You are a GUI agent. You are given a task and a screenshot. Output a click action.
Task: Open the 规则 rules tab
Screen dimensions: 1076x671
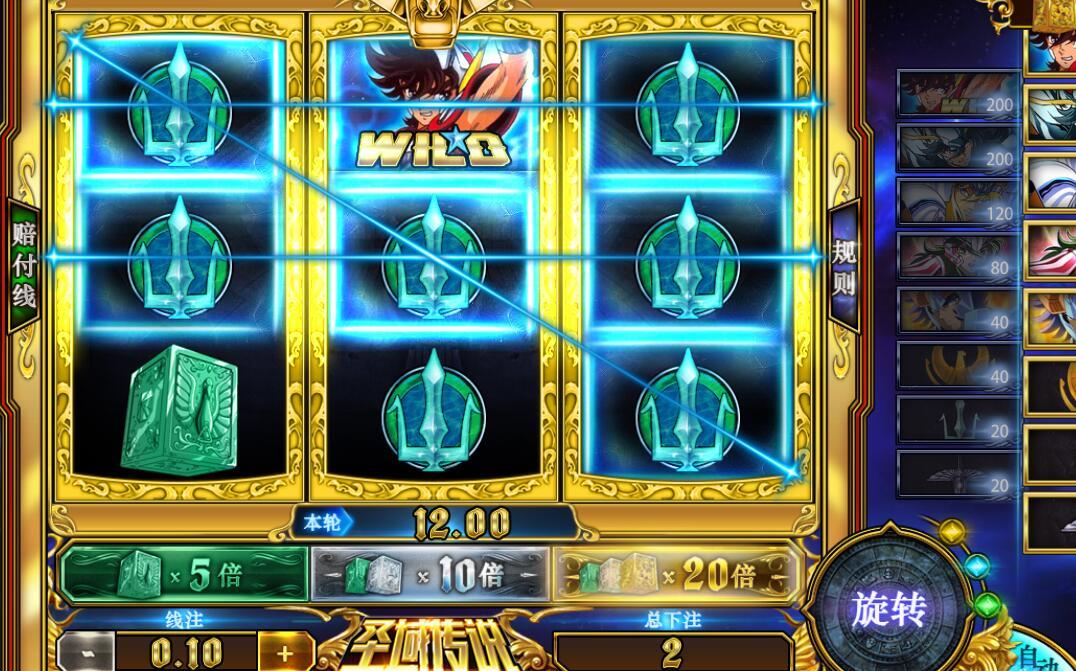point(845,264)
